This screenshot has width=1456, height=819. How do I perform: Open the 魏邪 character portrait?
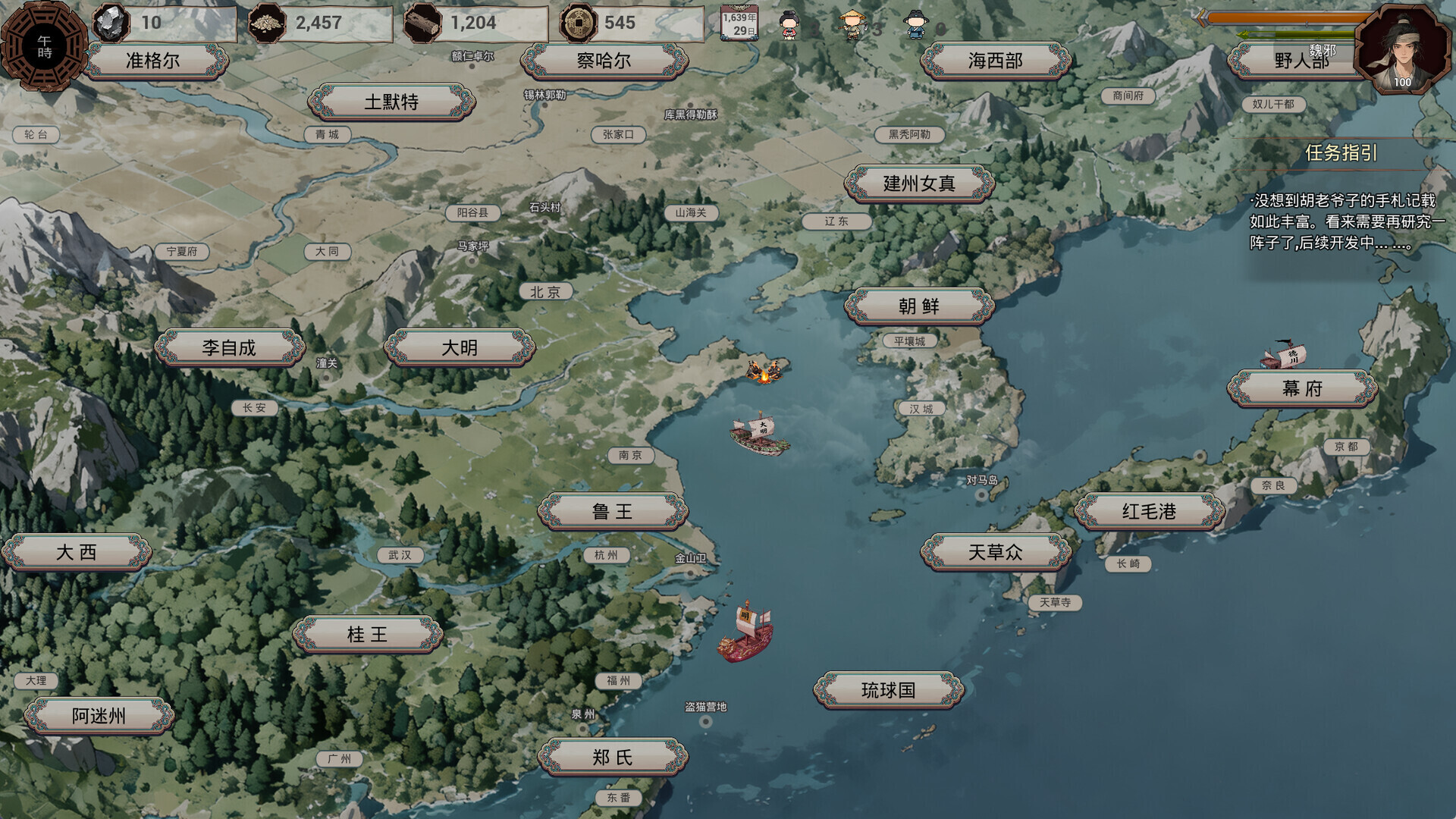pos(1401,49)
